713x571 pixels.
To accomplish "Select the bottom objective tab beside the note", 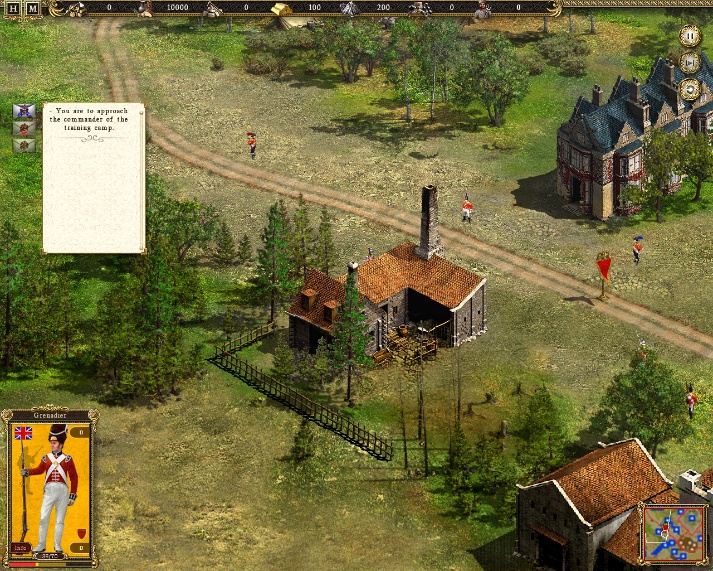I will 25,145.
